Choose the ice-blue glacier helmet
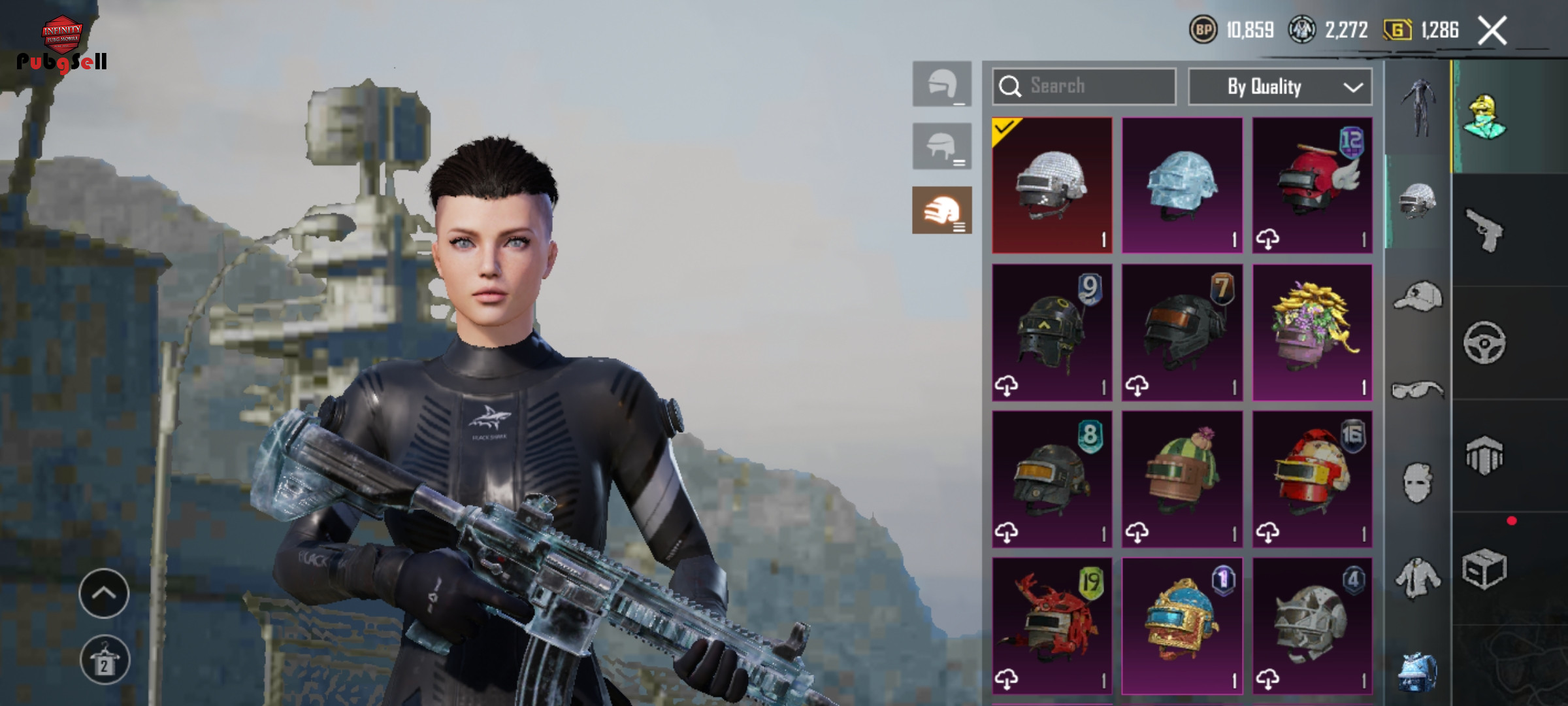Viewport: 1568px width, 706px height. click(1182, 186)
